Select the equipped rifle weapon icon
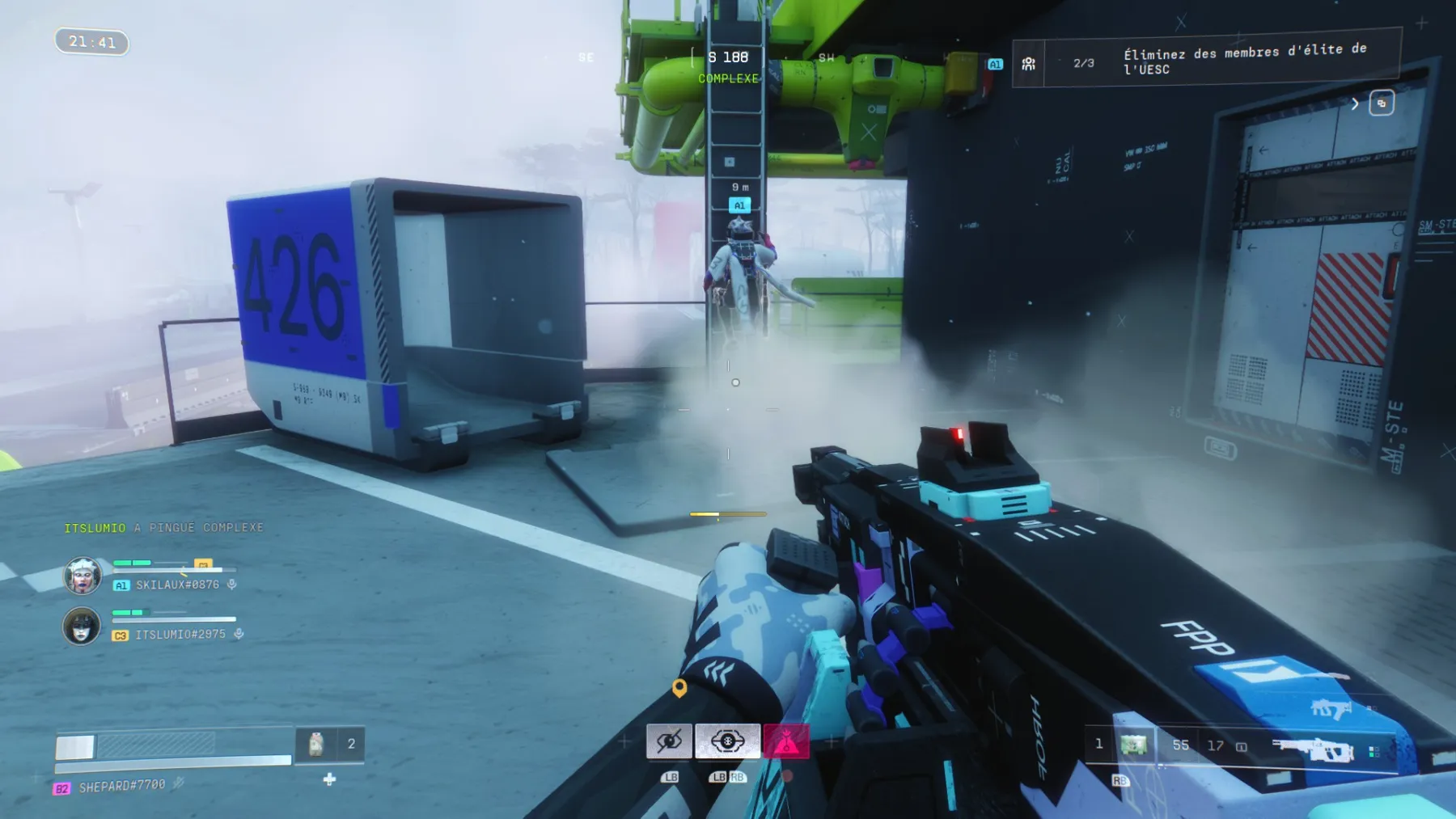 tap(1312, 749)
